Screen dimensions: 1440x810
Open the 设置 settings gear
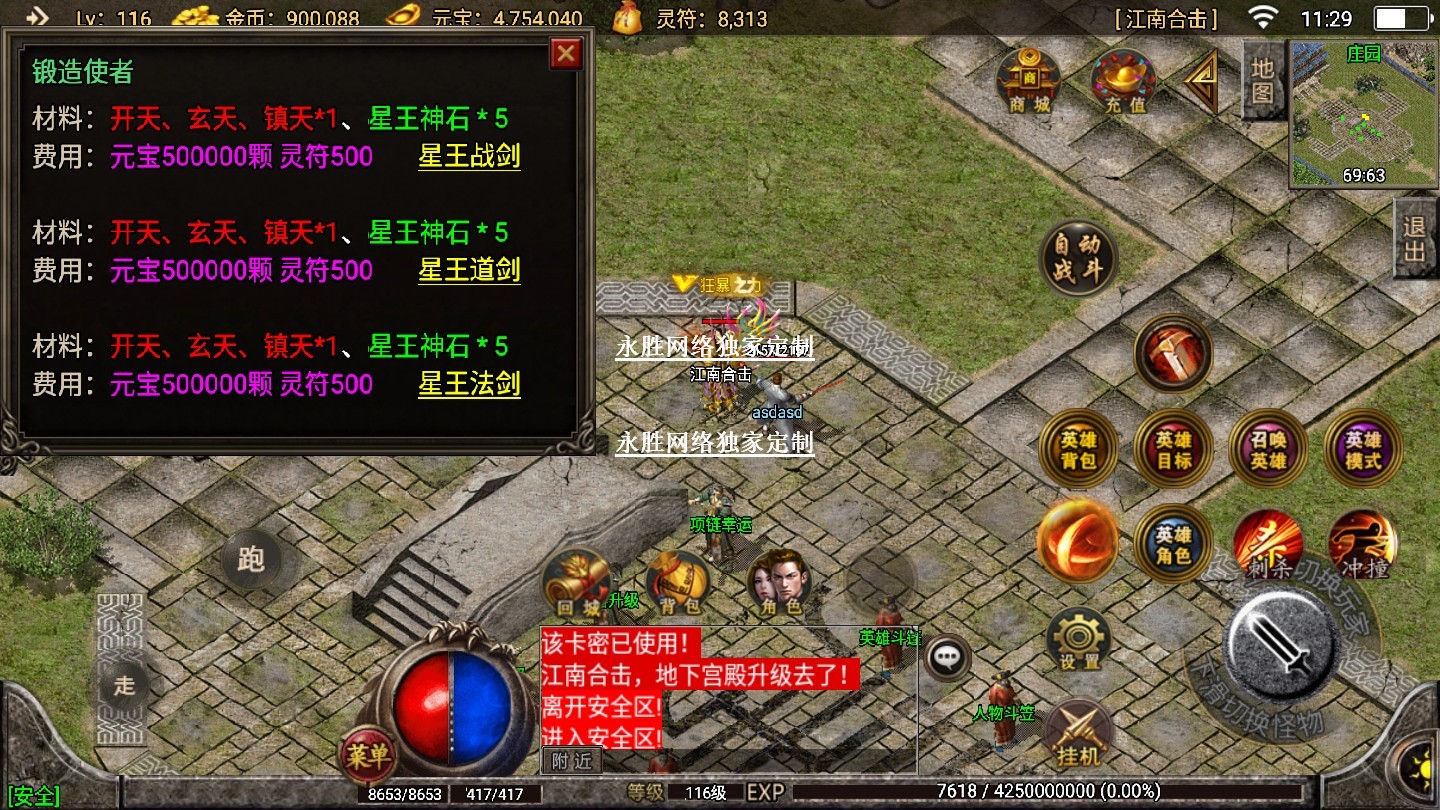tap(1079, 641)
